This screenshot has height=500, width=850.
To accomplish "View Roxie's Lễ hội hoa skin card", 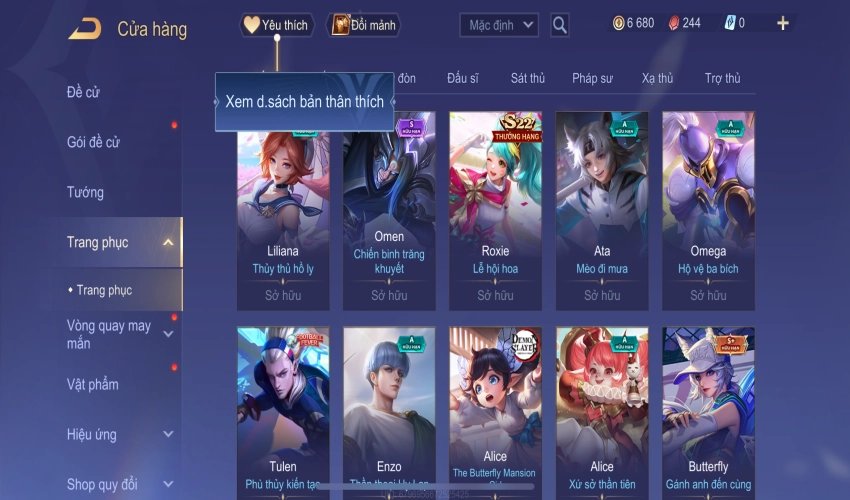I will coord(495,210).
